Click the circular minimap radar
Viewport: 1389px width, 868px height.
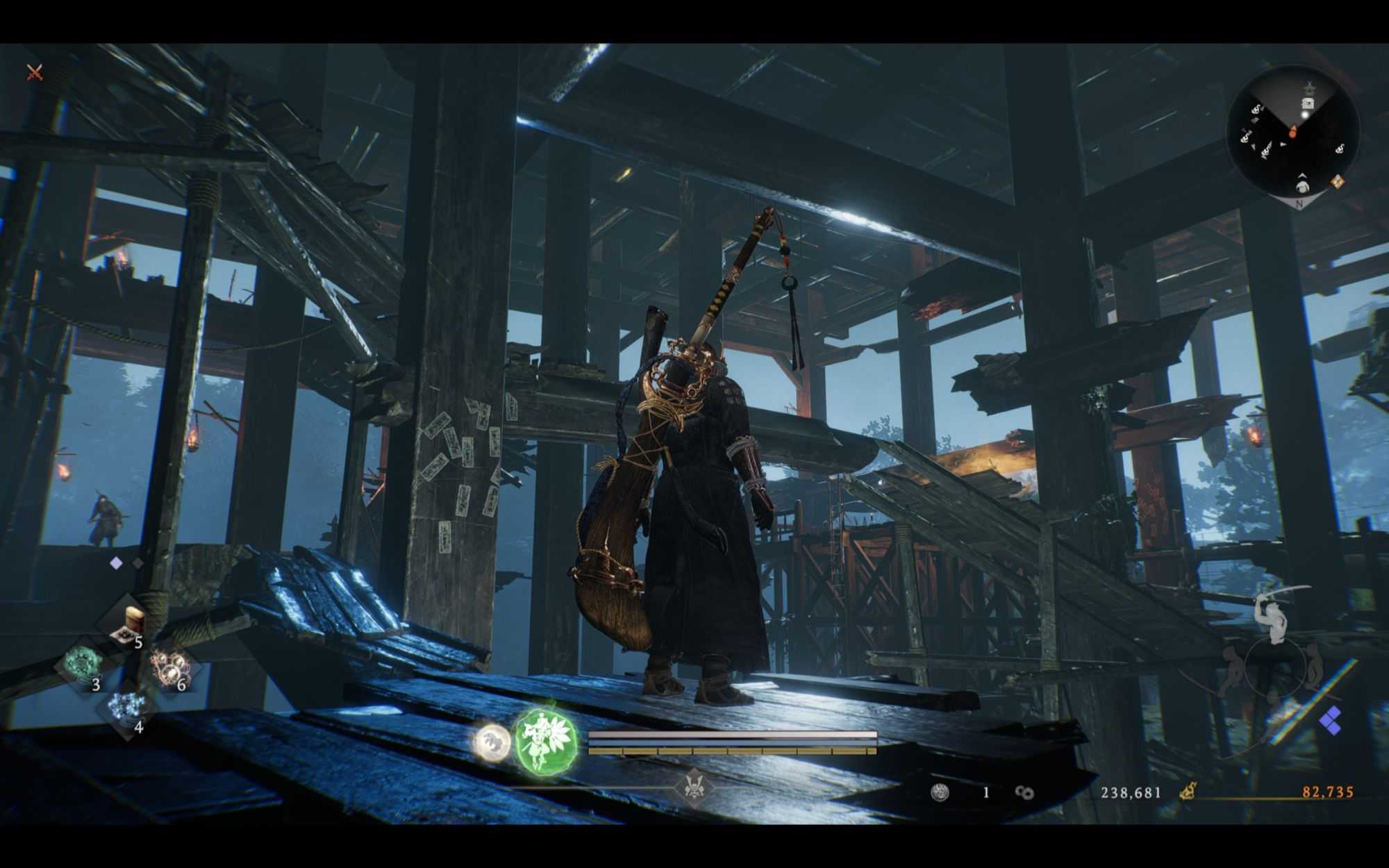(x=1293, y=131)
